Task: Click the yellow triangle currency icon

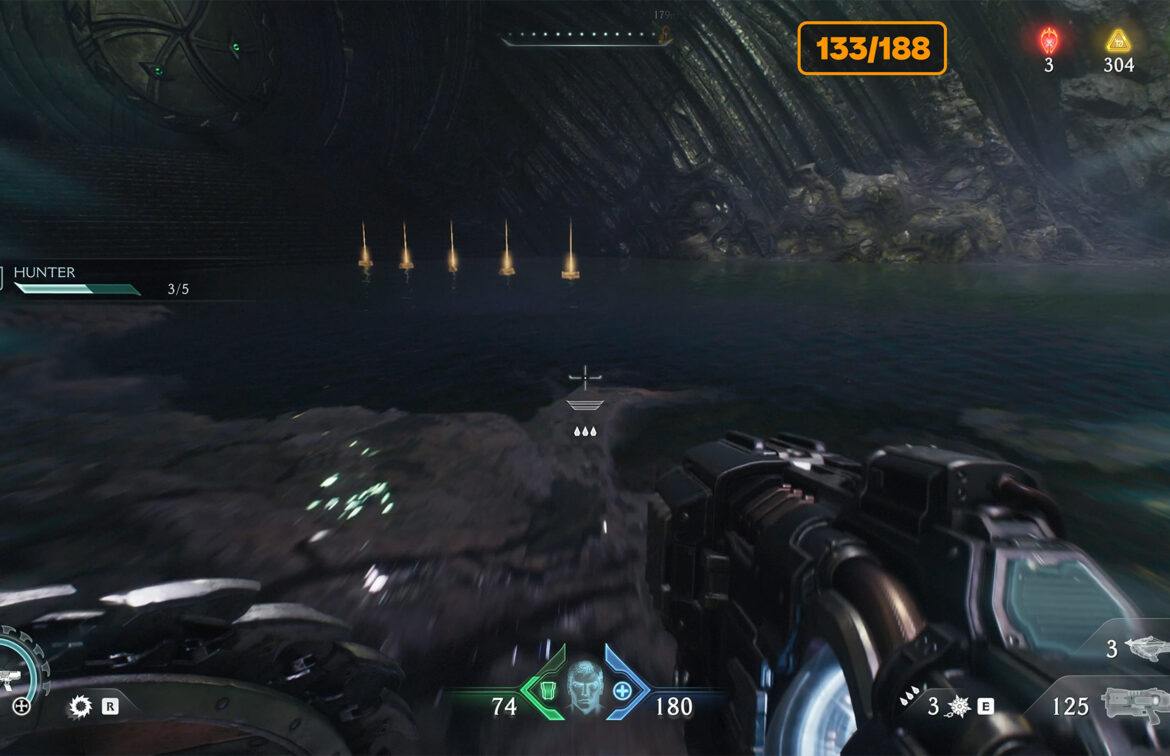Action: point(1117,41)
